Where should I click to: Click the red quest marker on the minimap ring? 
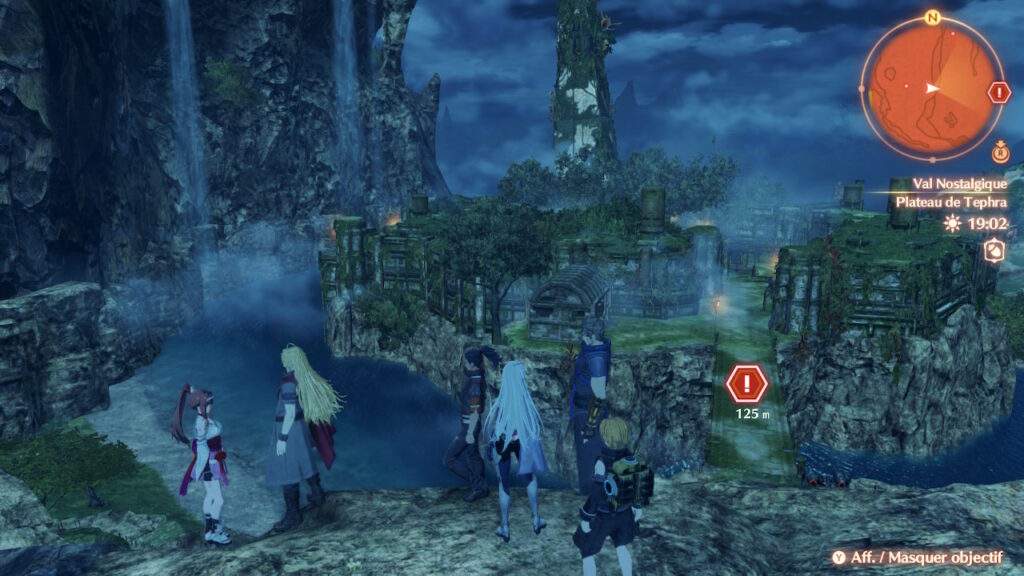point(999,93)
